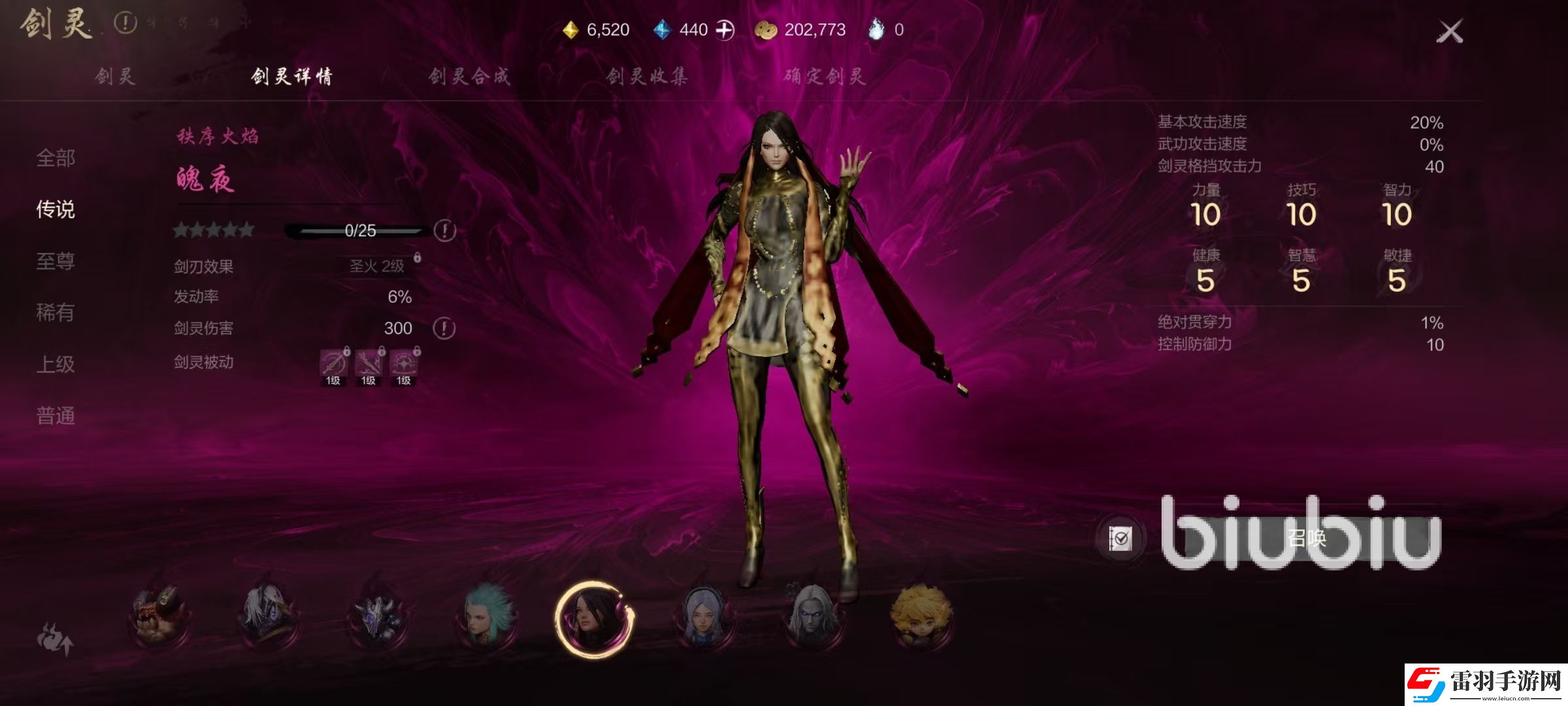
Task: Toggle the checklist icon beside 召唤
Action: pos(1120,539)
